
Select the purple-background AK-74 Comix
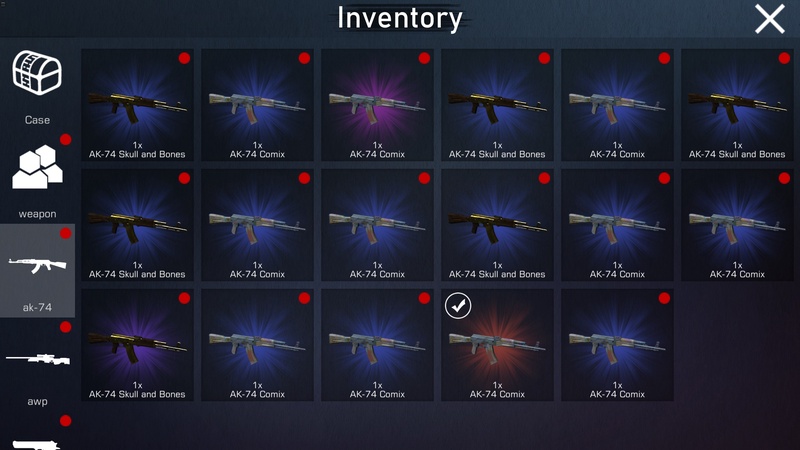377,106
